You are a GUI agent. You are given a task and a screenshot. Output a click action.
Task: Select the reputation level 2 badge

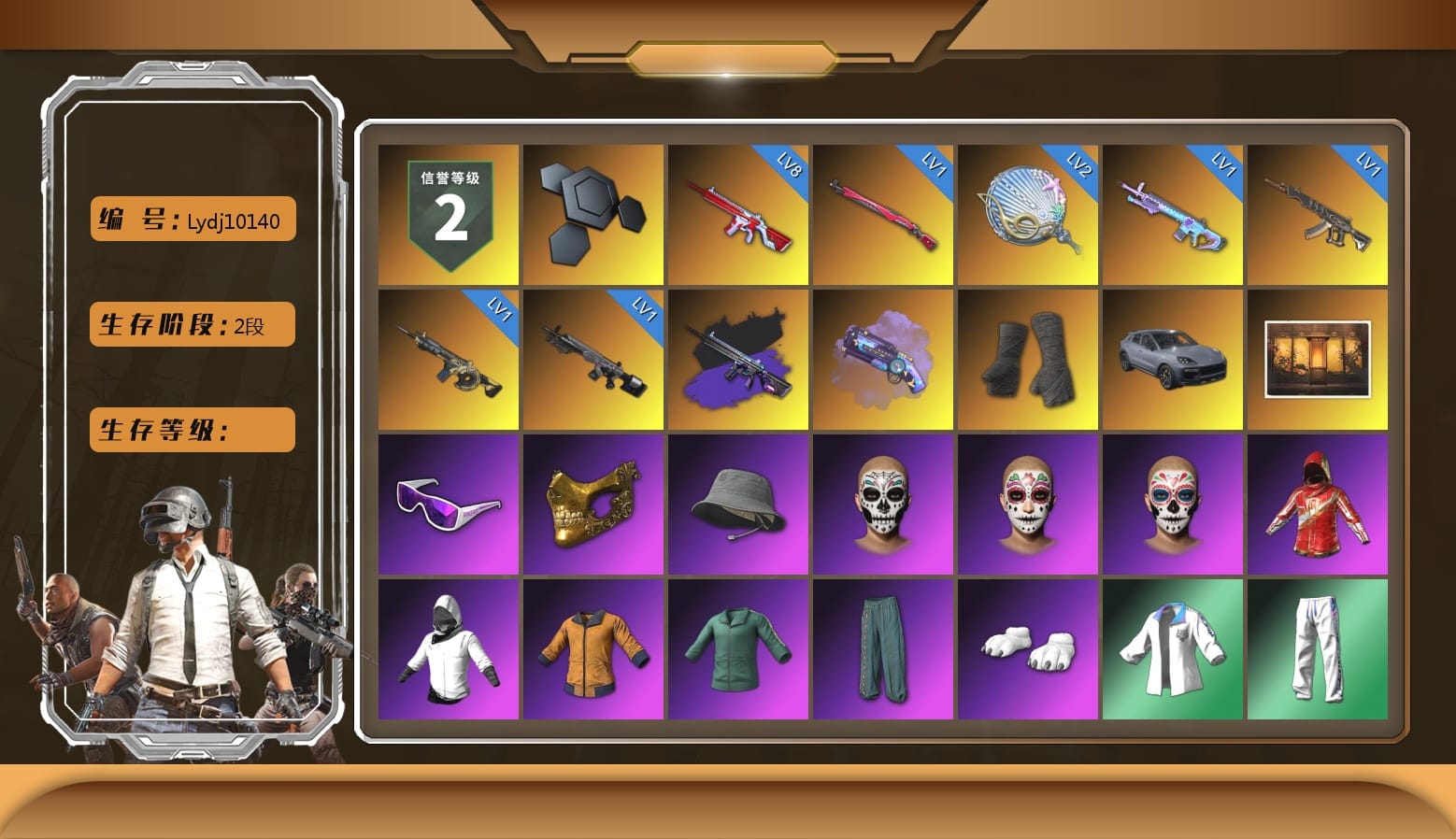(x=448, y=214)
